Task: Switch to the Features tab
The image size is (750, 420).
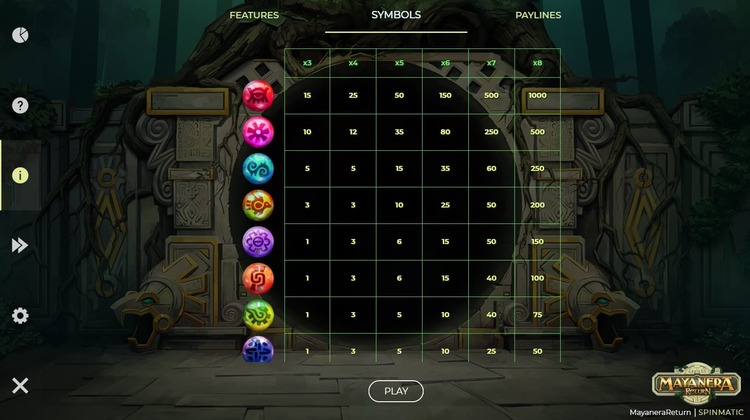Action: point(254,16)
